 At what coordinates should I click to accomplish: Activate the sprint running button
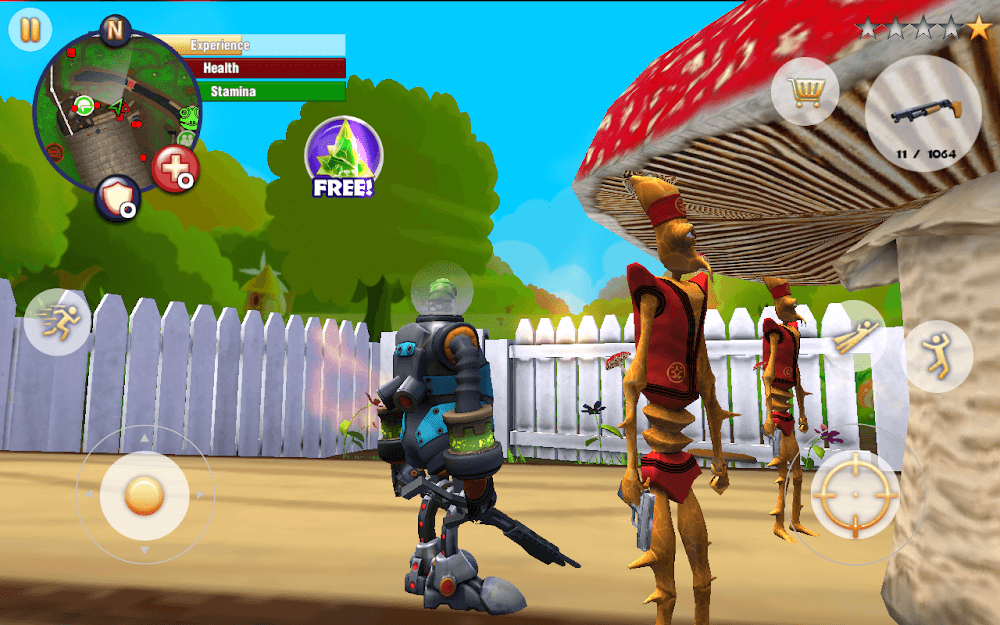pos(57,321)
